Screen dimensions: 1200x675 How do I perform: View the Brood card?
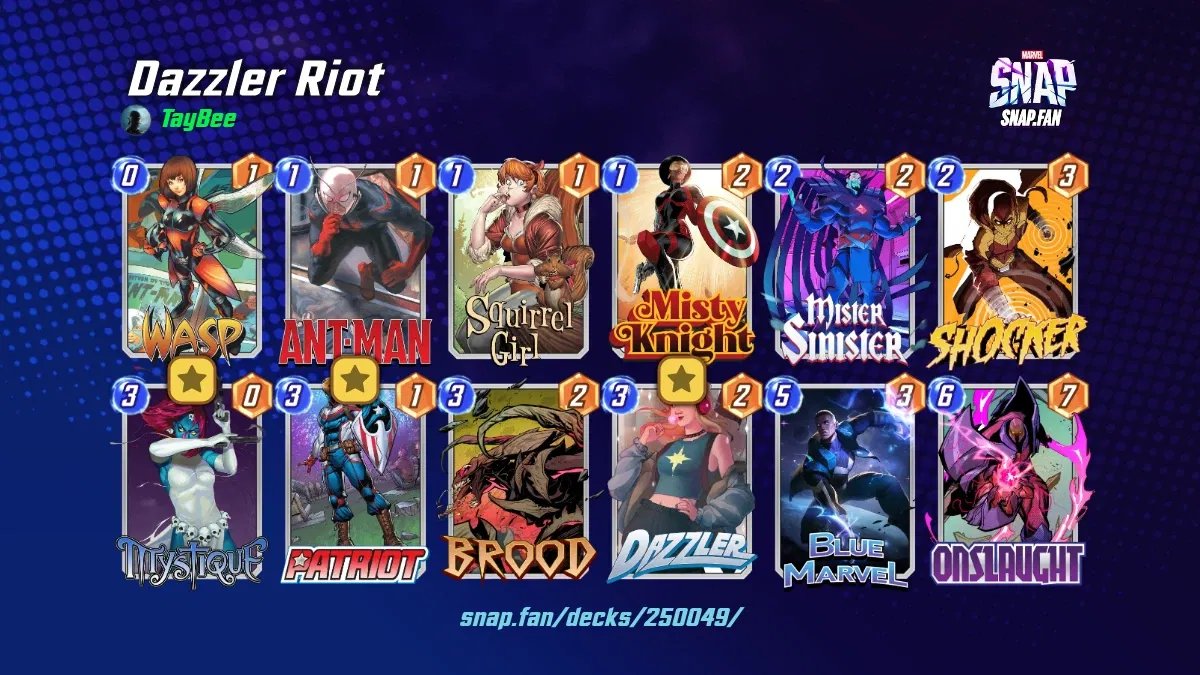click(x=520, y=482)
